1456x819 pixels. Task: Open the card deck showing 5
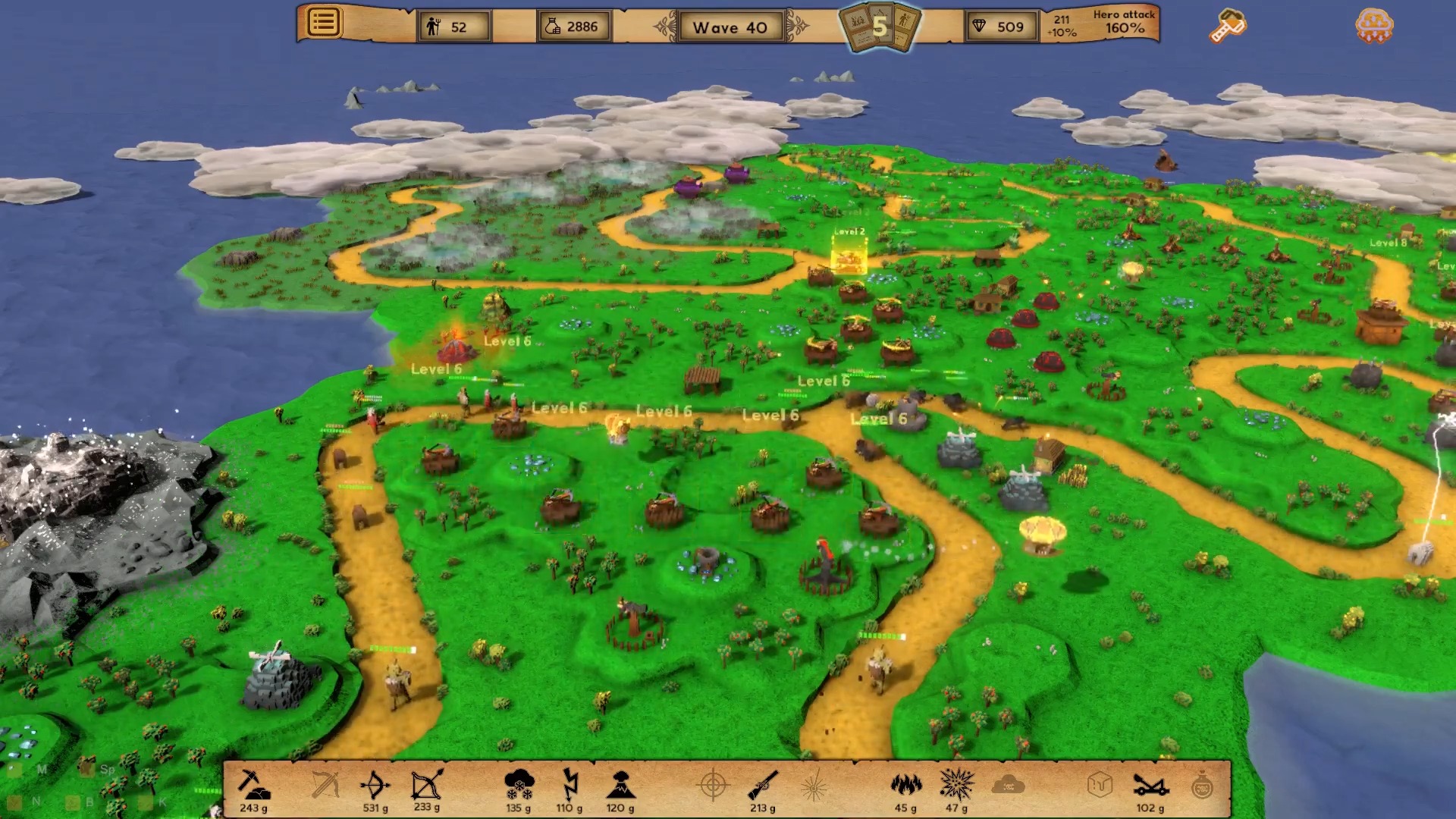coord(880,27)
